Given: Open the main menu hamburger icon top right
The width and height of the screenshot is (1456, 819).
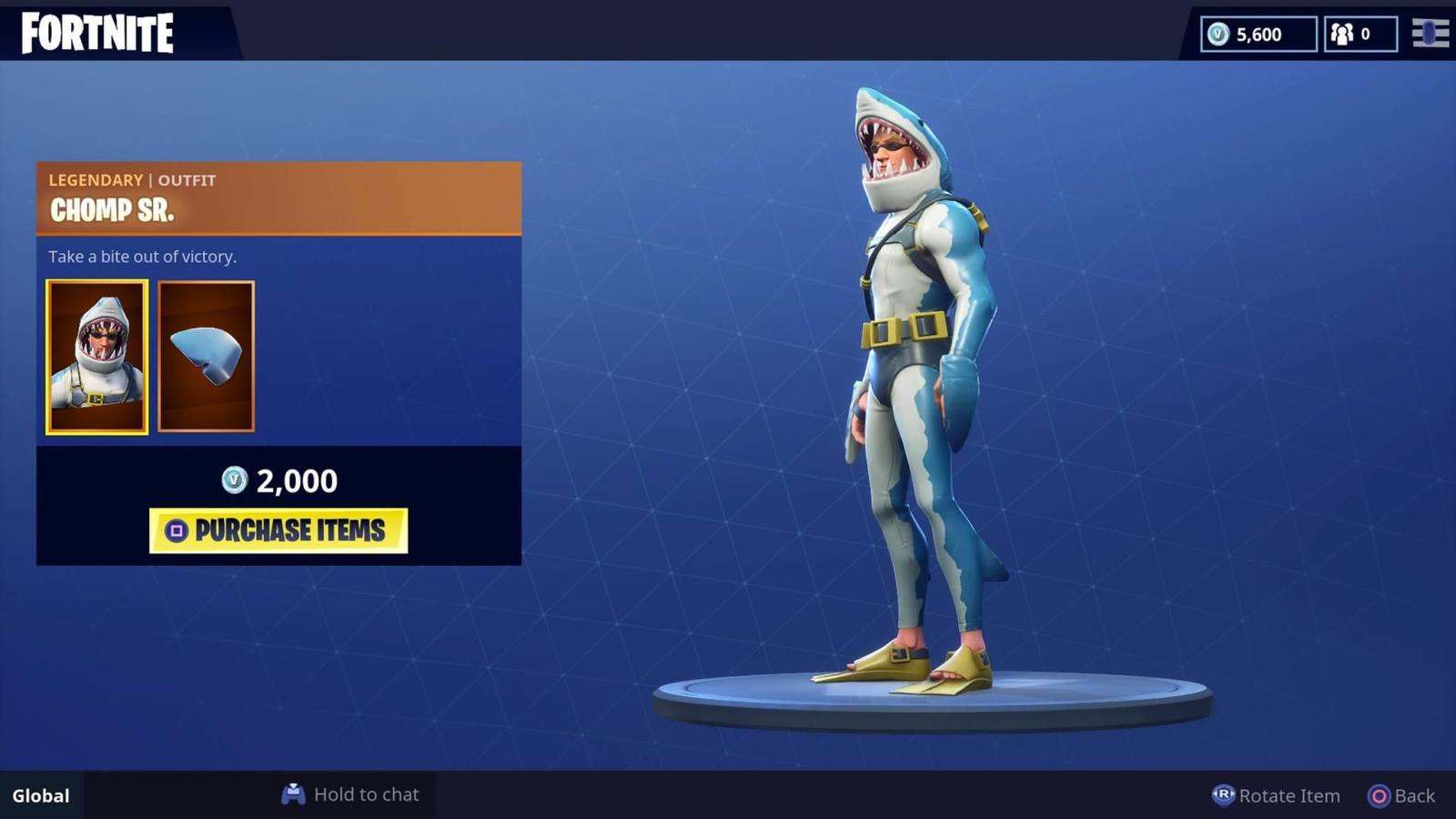Looking at the screenshot, I should [x=1431, y=35].
